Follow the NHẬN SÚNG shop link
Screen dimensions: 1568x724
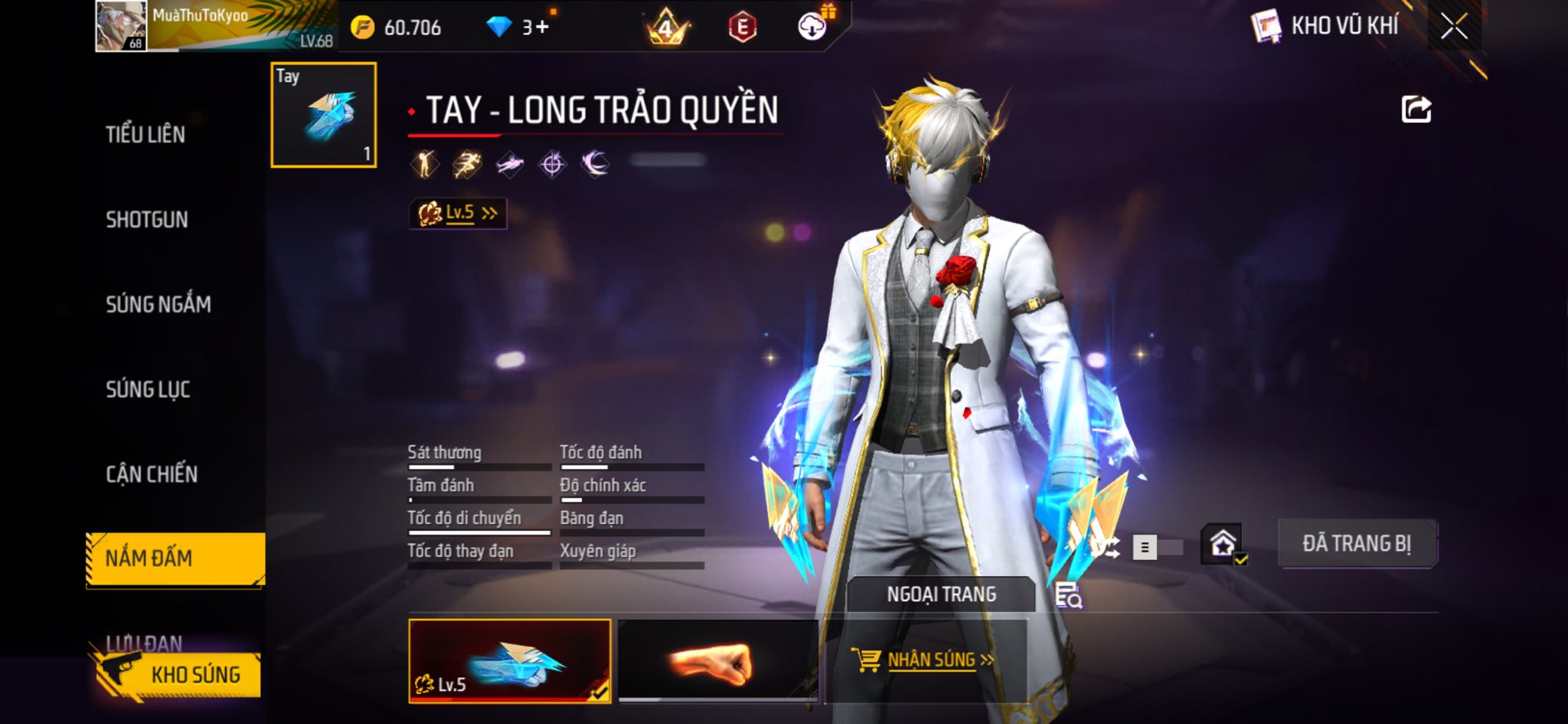tap(923, 660)
